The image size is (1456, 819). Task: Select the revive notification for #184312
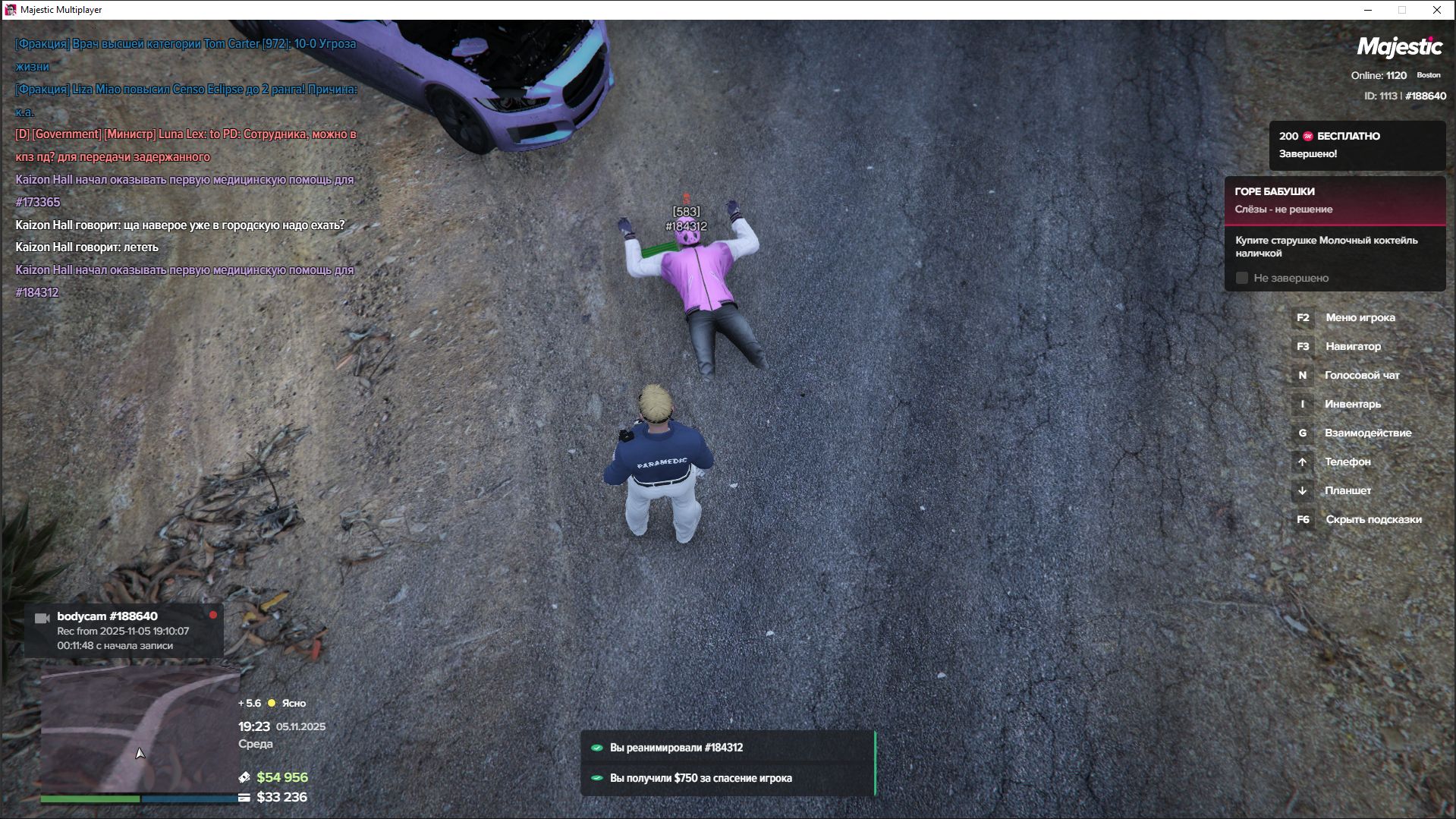tap(728, 748)
